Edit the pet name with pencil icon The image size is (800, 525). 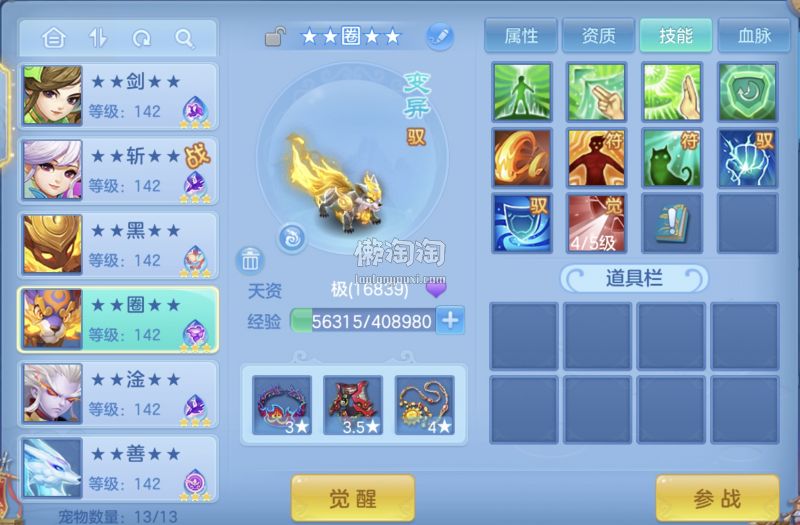pyautogui.click(x=439, y=37)
